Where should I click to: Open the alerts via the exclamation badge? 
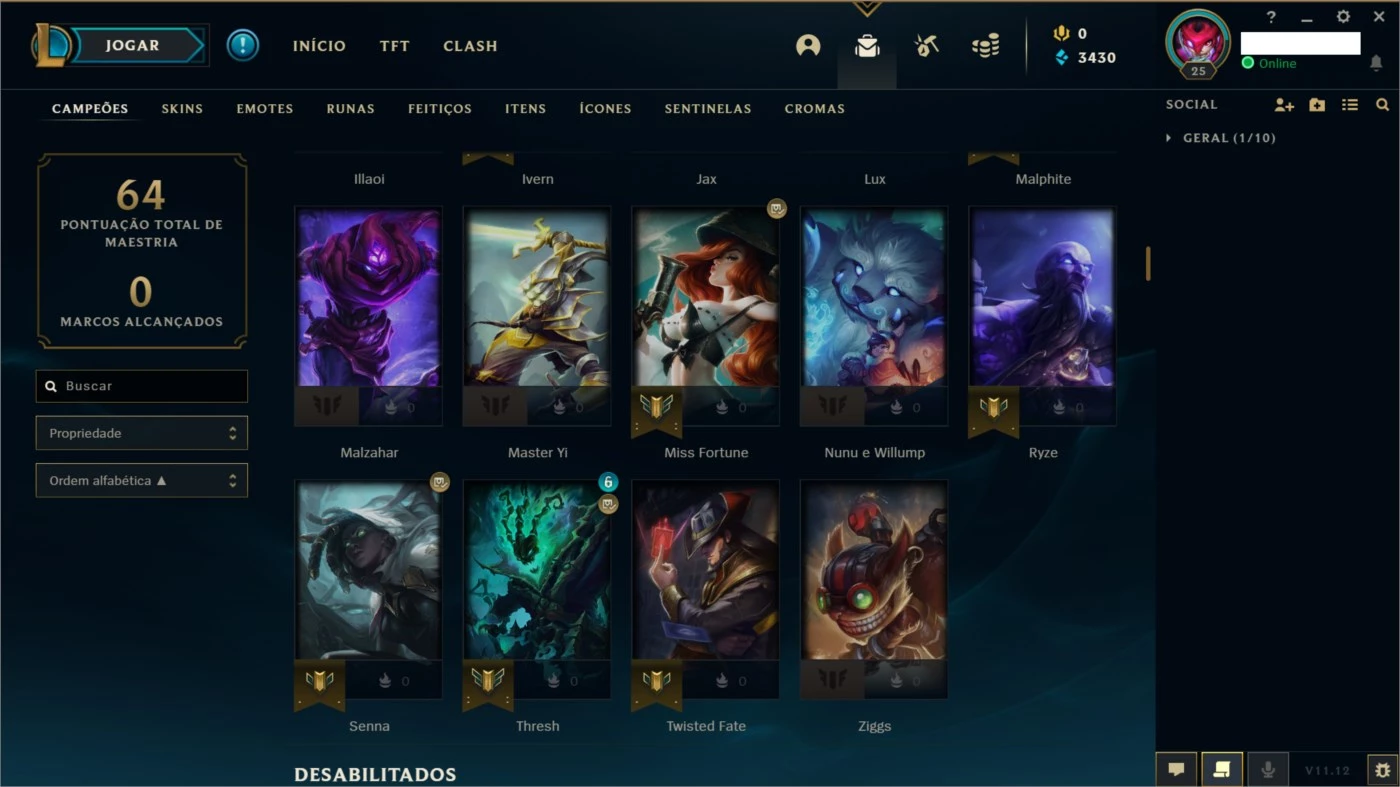click(242, 45)
